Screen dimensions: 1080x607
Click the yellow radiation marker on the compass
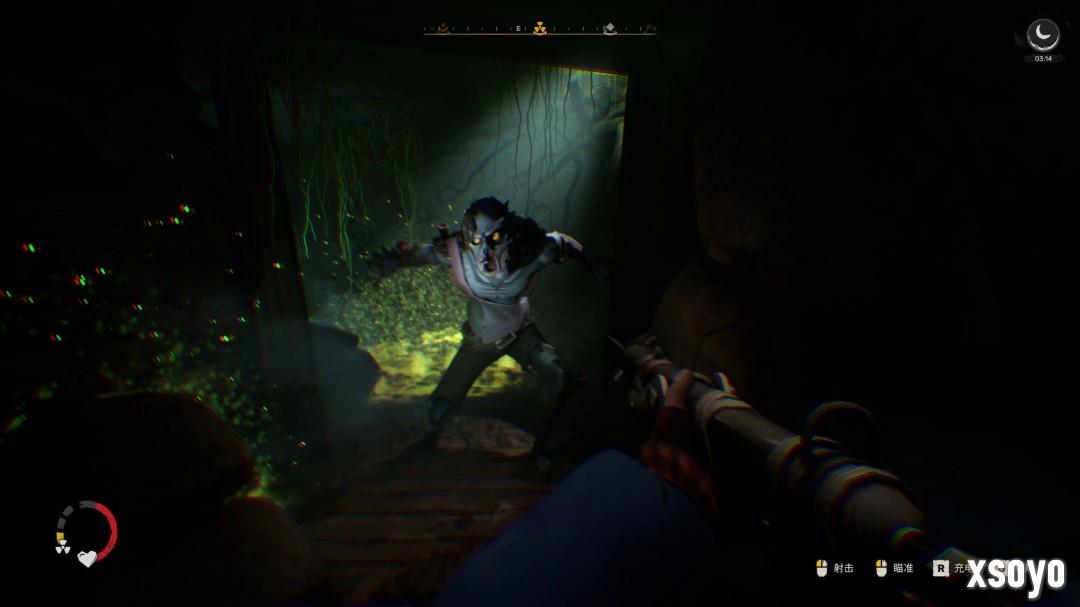click(x=540, y=29)
